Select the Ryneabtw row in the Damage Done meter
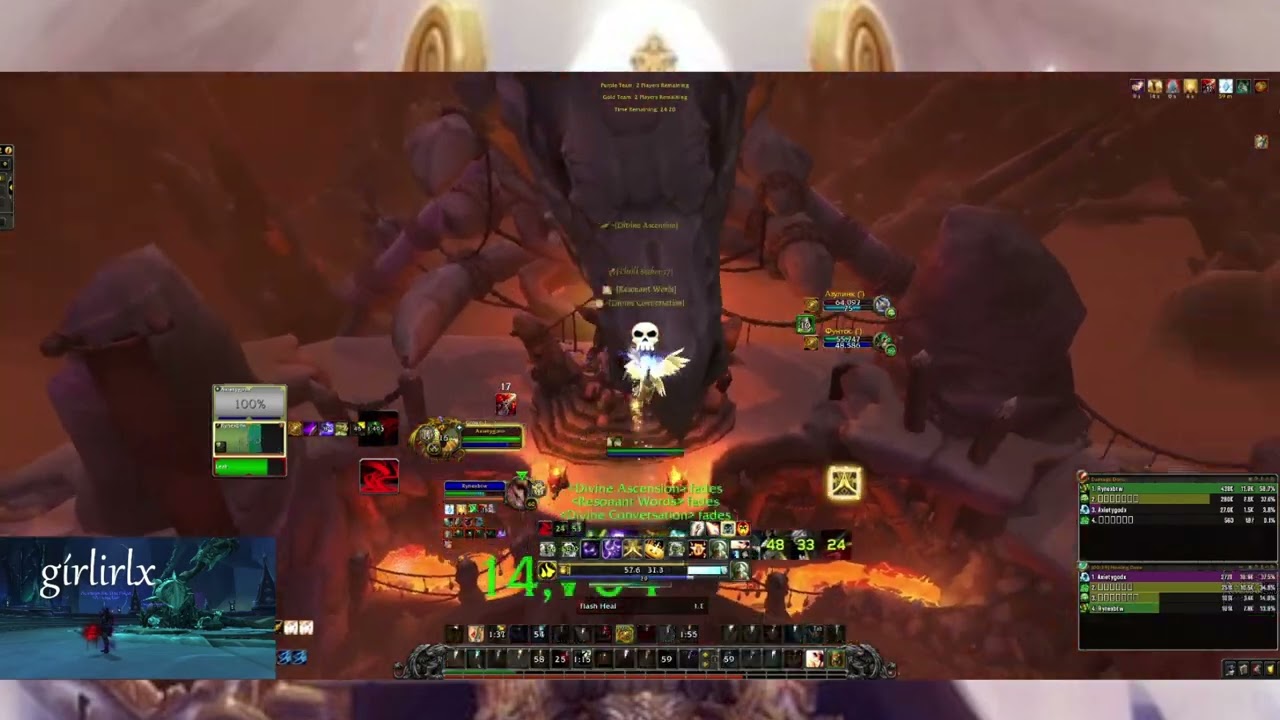This screenshot has height=720, width=1280. (x=1150, y=491)
